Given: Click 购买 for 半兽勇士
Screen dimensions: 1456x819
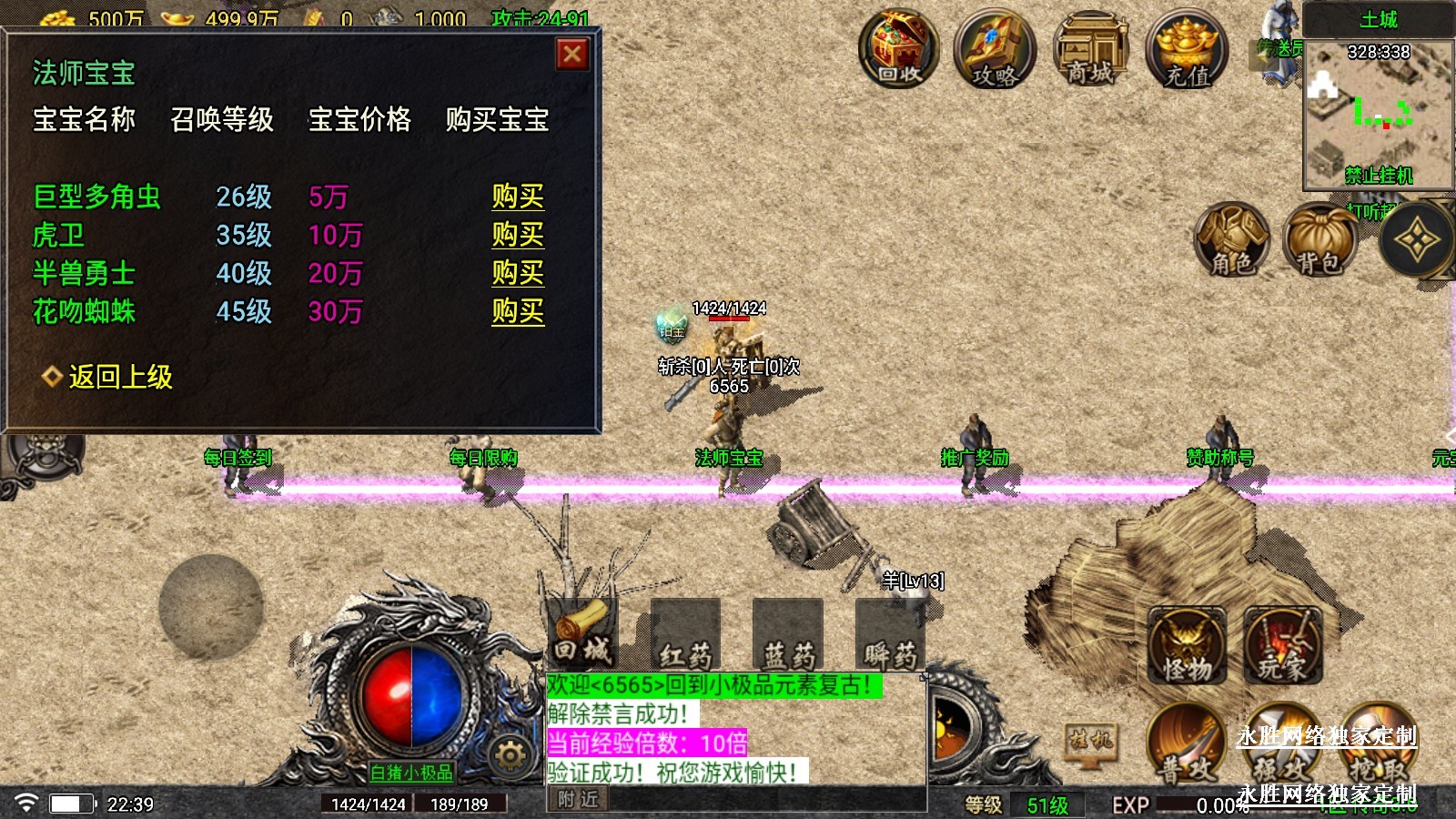Looking at the screenshot, I should point(518,273).
